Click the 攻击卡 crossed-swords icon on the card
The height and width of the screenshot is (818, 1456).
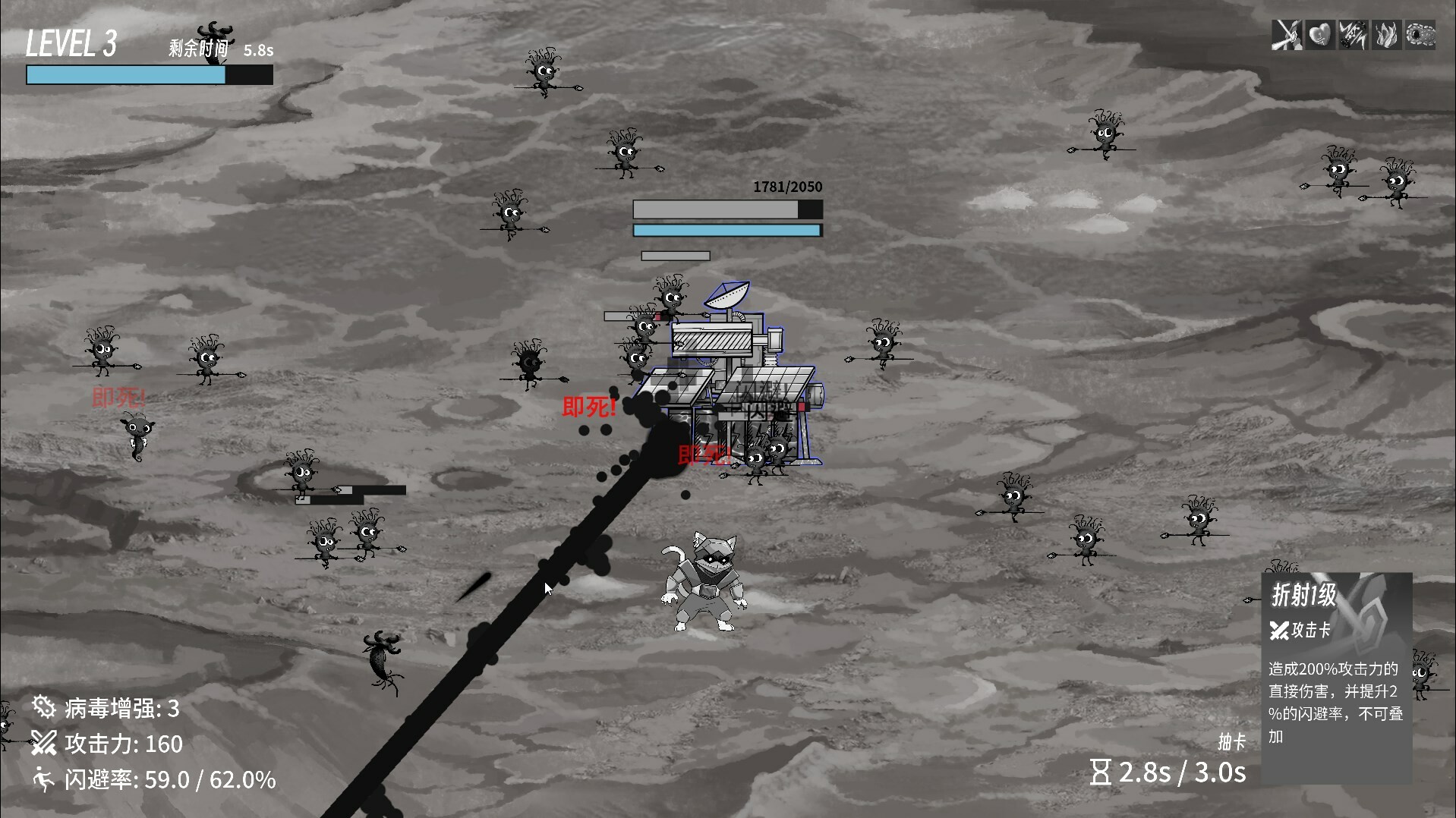[1278, 631]
